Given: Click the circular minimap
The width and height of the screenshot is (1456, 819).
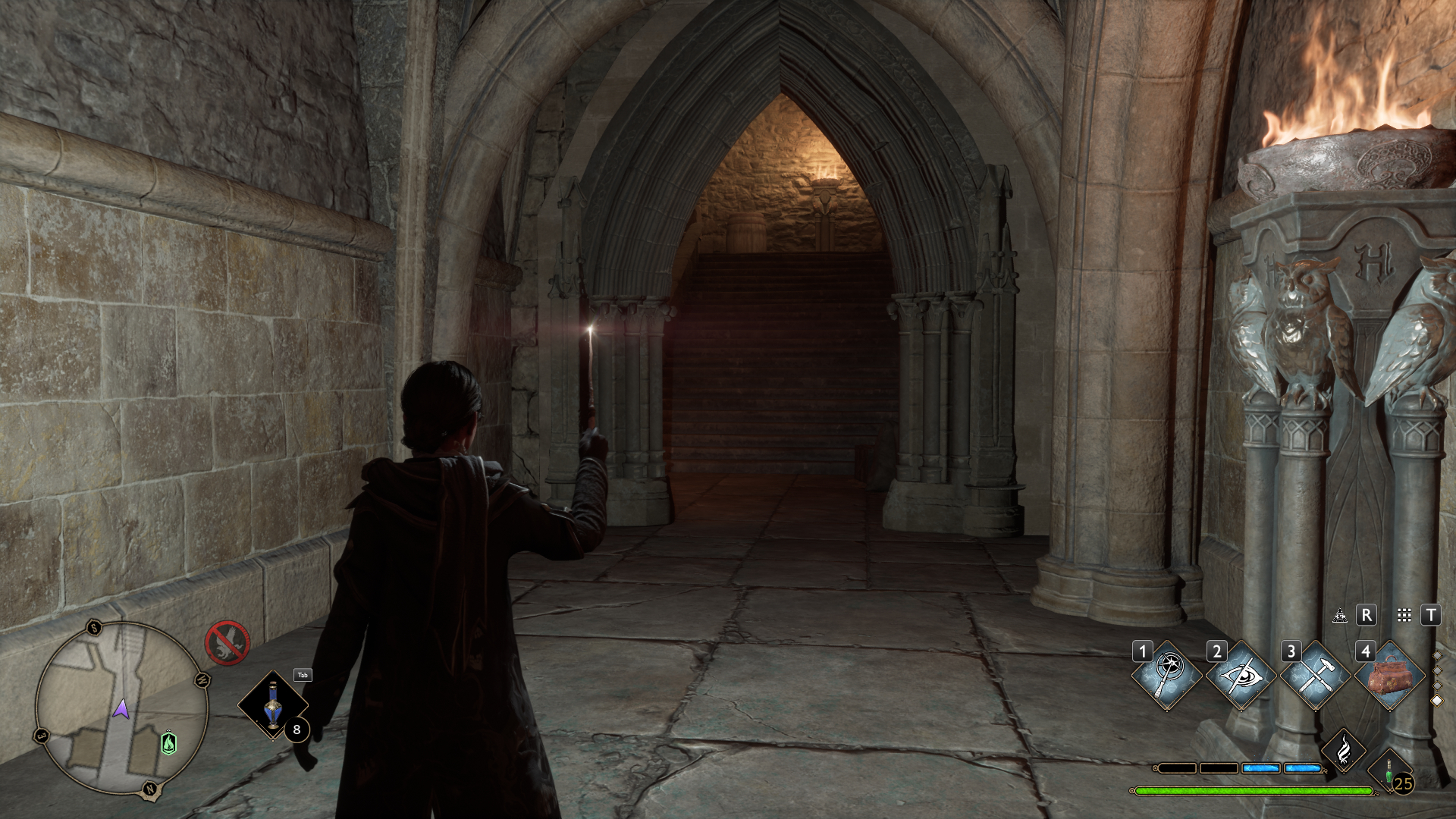Looking at the screenshot, I should (121, 709).
